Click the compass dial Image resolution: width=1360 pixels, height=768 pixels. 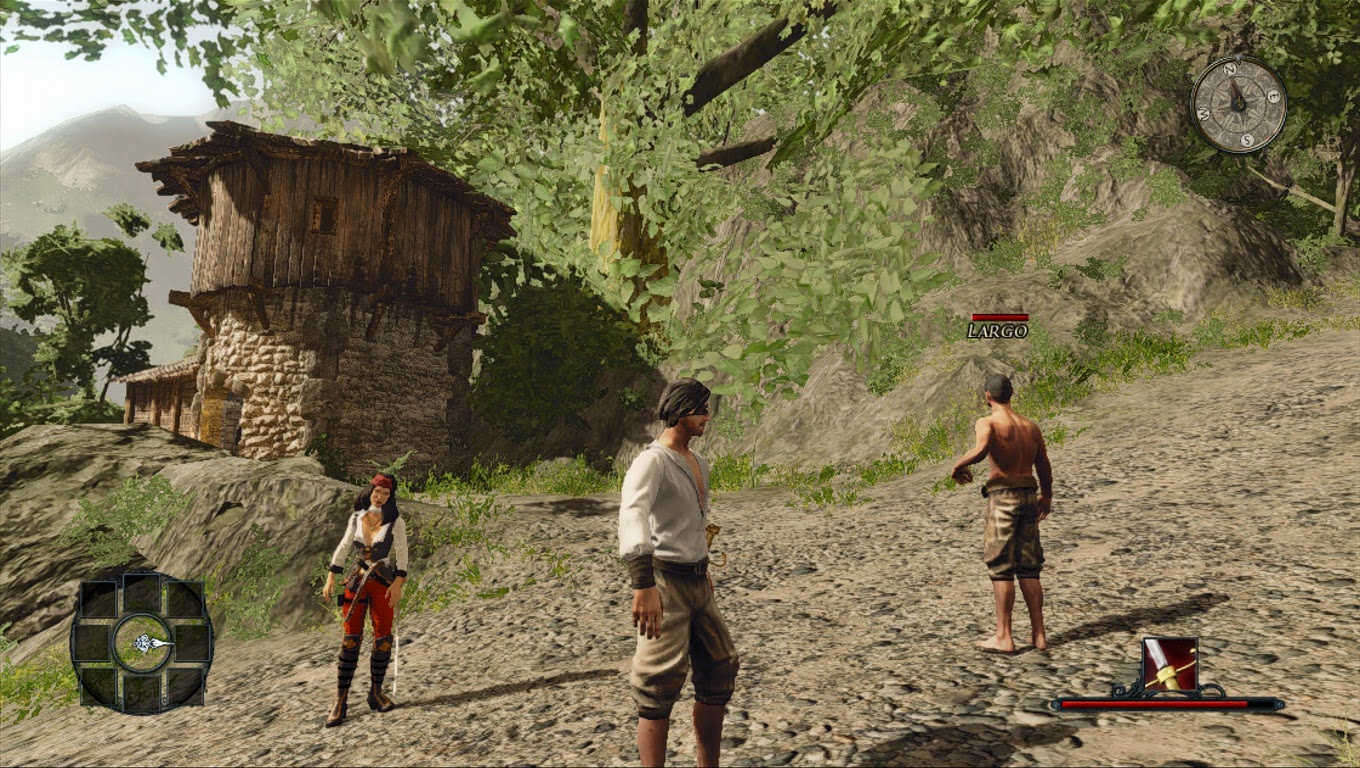click(1238, 104)
